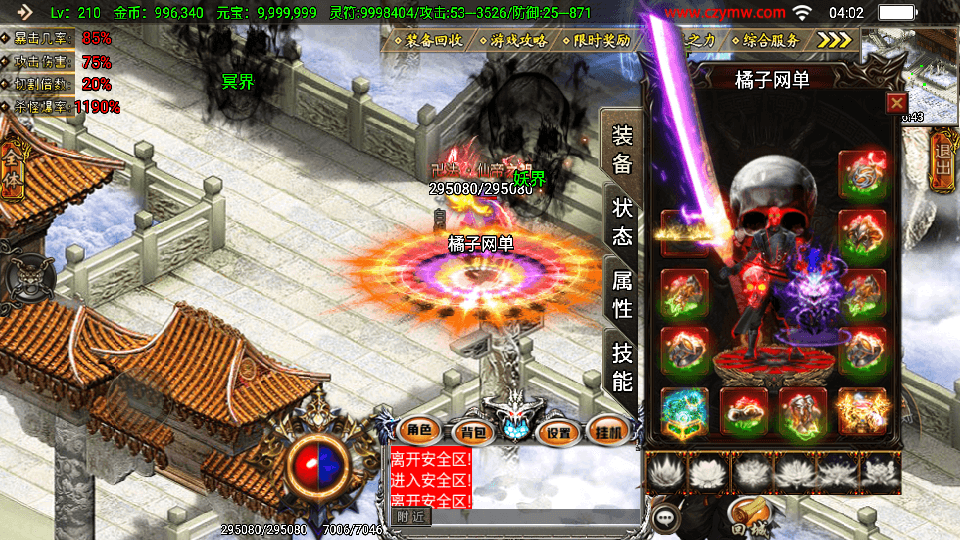This screenshot has height=540, width=960.
Task: Open the 综合服务 general services menu
Action: click(x=770, y=41)
